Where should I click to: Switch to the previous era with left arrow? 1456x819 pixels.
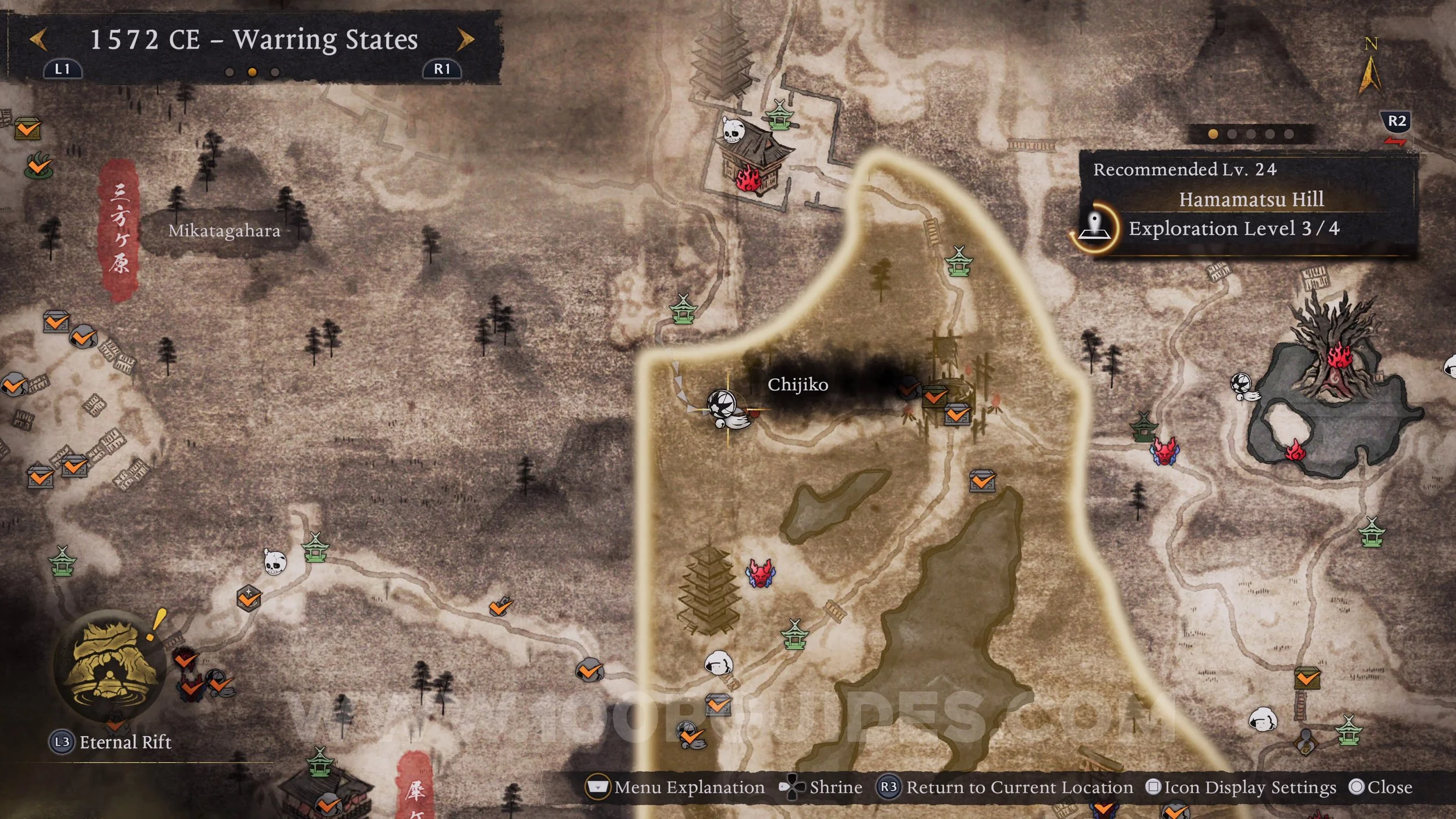point(38,40)
